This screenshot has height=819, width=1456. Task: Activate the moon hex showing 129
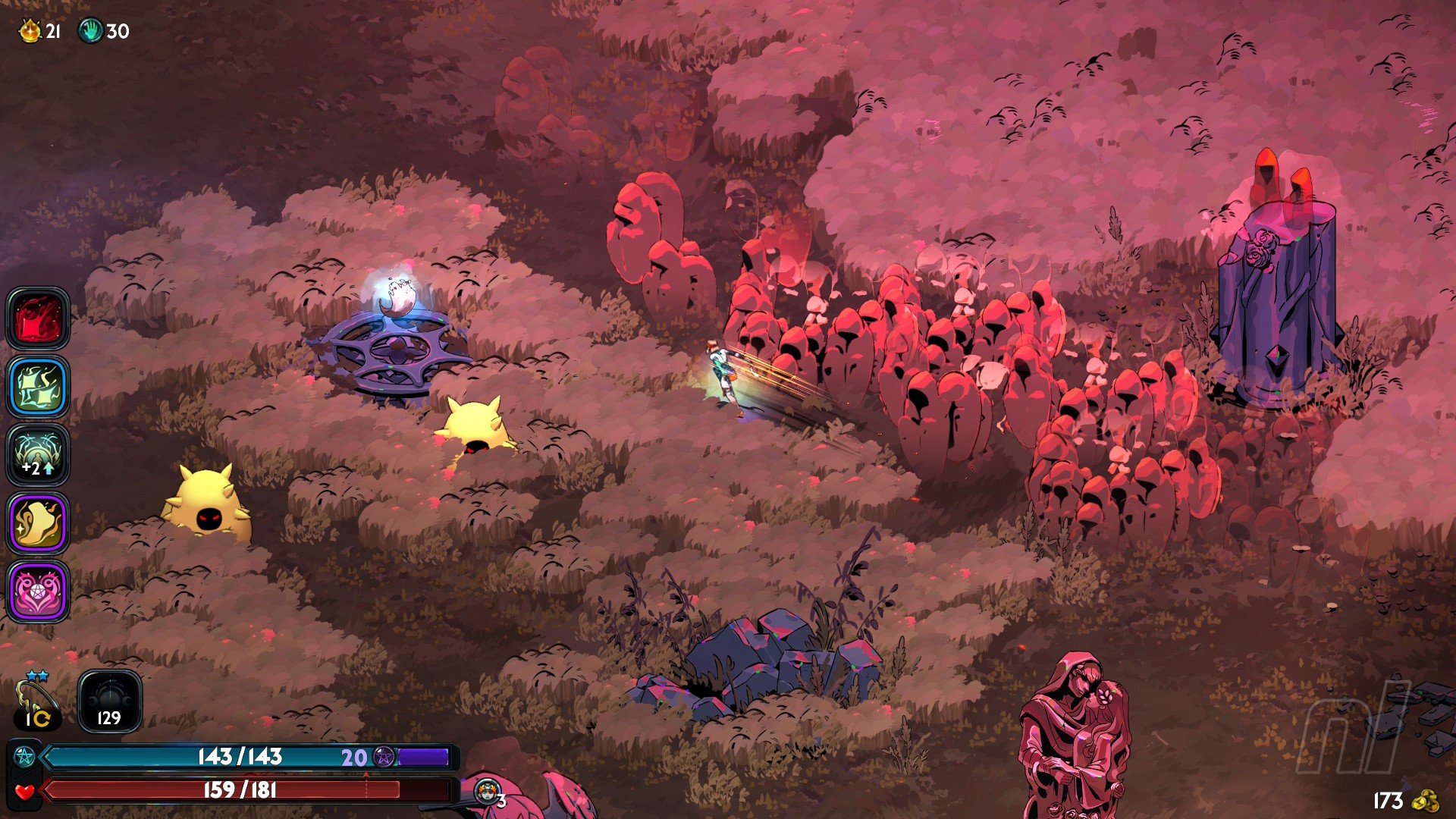tap(109, 701)
